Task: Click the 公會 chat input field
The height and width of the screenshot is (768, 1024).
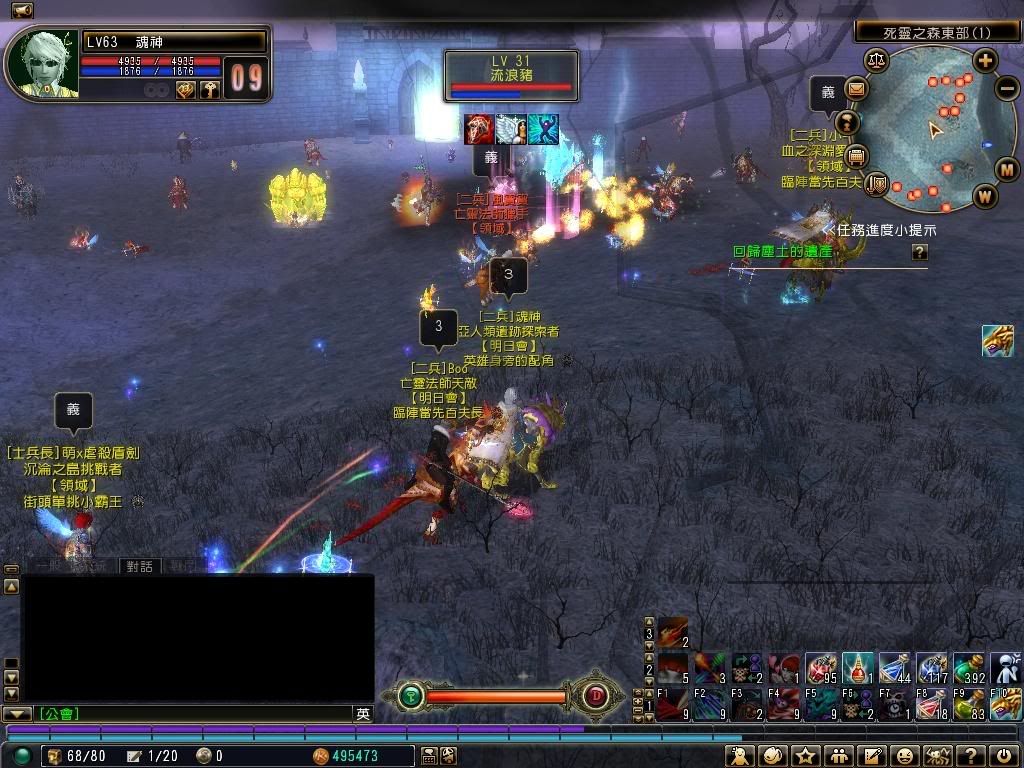Action: click(195, 714)
